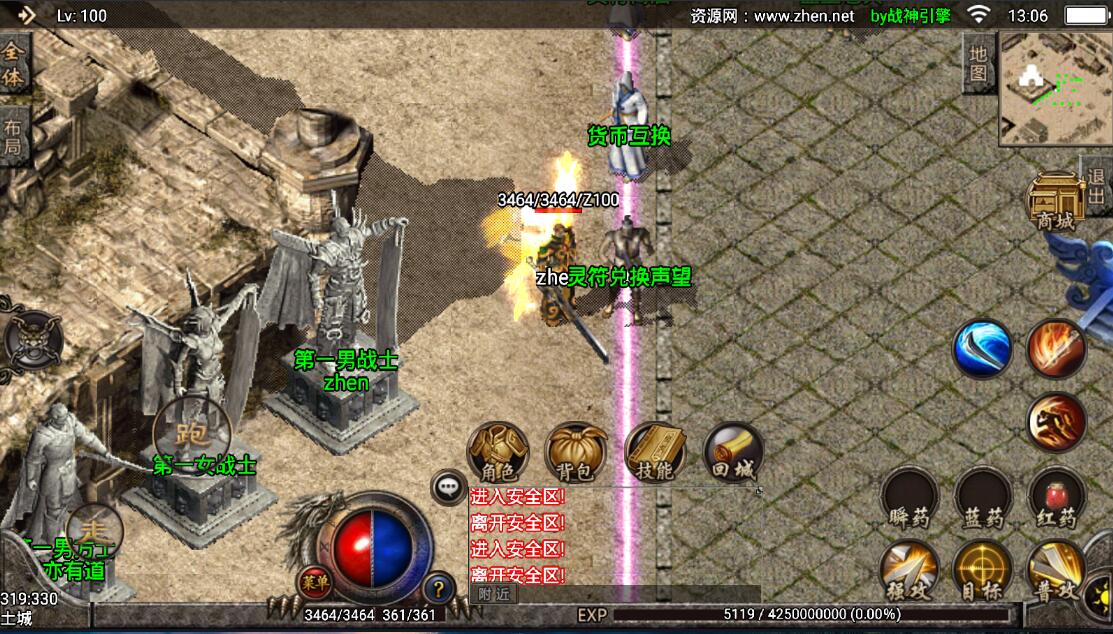Open the minimap view

(1053, 87)
